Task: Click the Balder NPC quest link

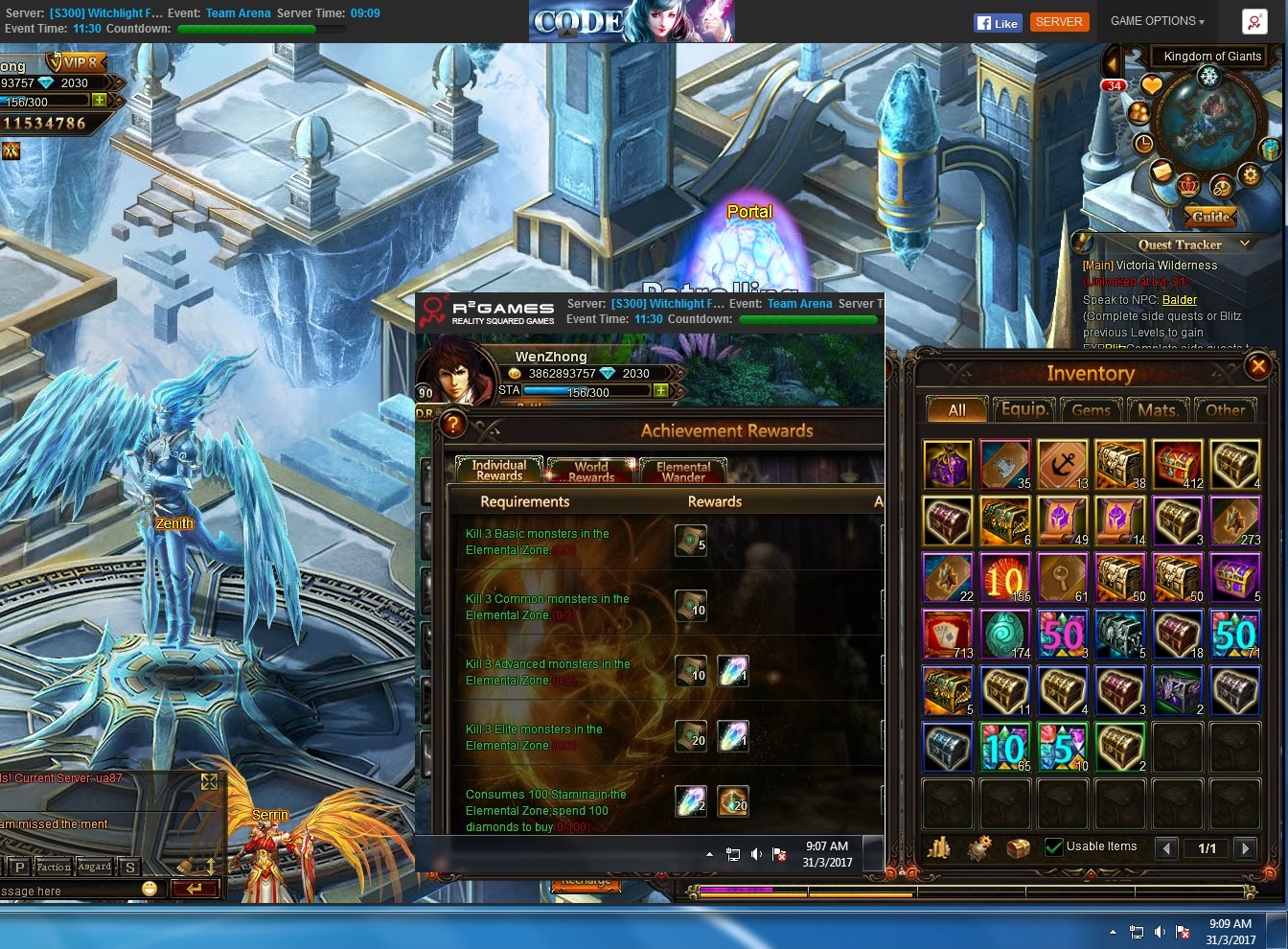Action: 1180,300
